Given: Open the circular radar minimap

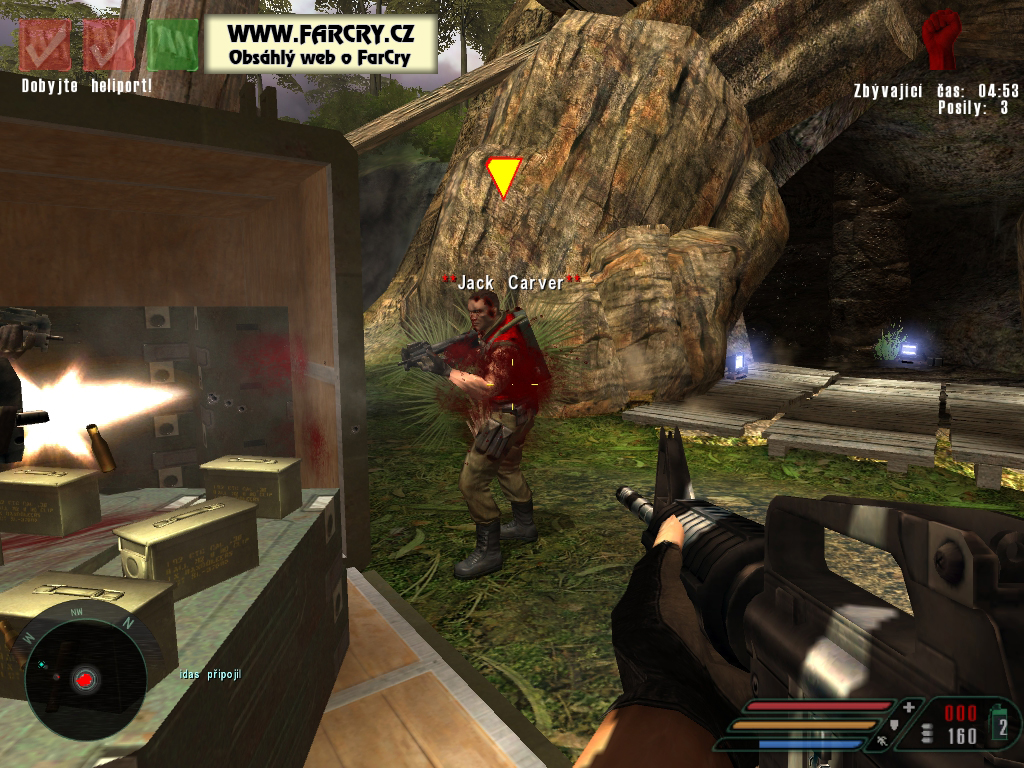Looking at the screenshot, I should 85,679.
